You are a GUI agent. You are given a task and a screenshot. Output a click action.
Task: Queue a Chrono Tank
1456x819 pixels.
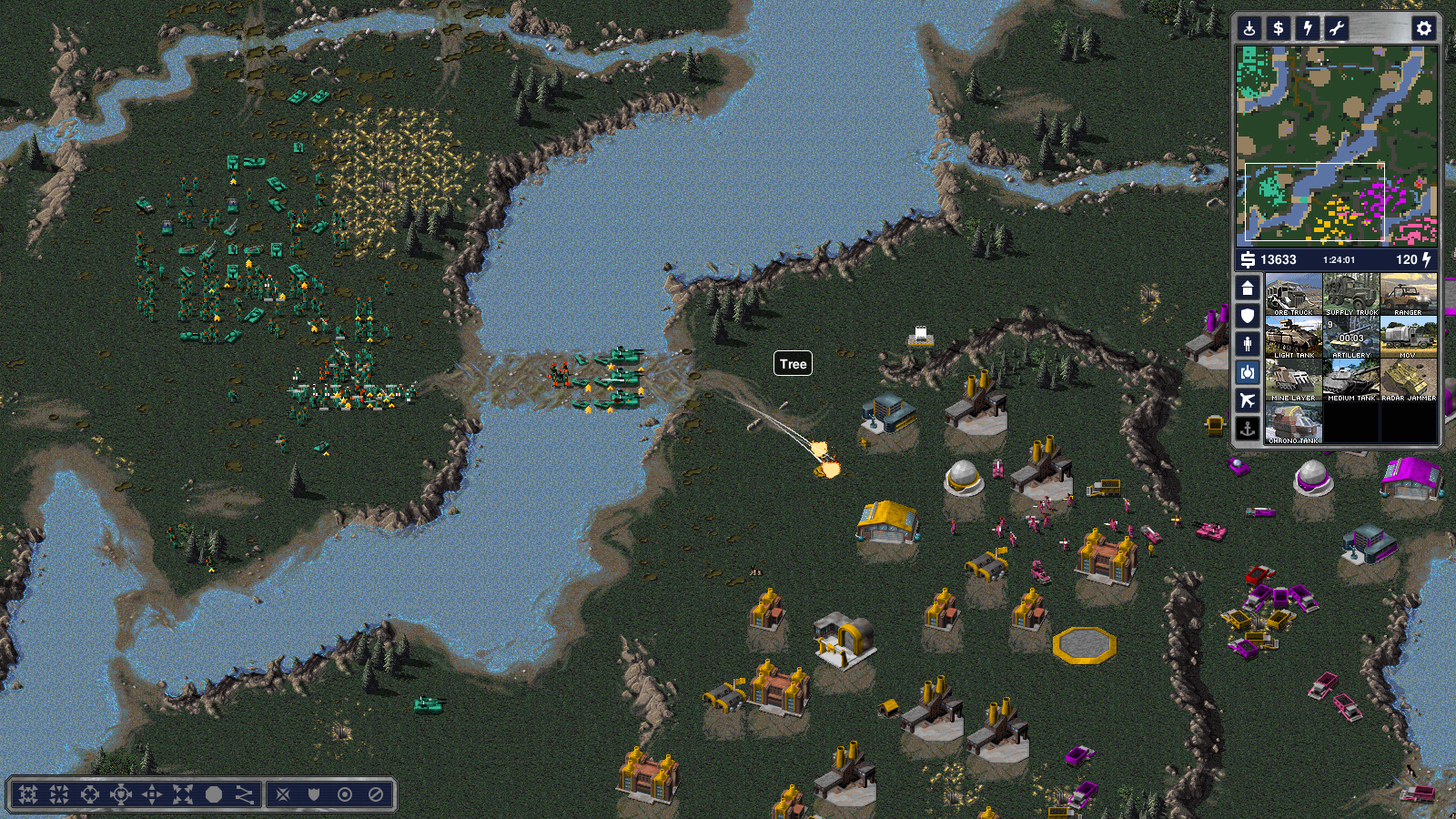pyautogui.click(x=1293, y=422)
